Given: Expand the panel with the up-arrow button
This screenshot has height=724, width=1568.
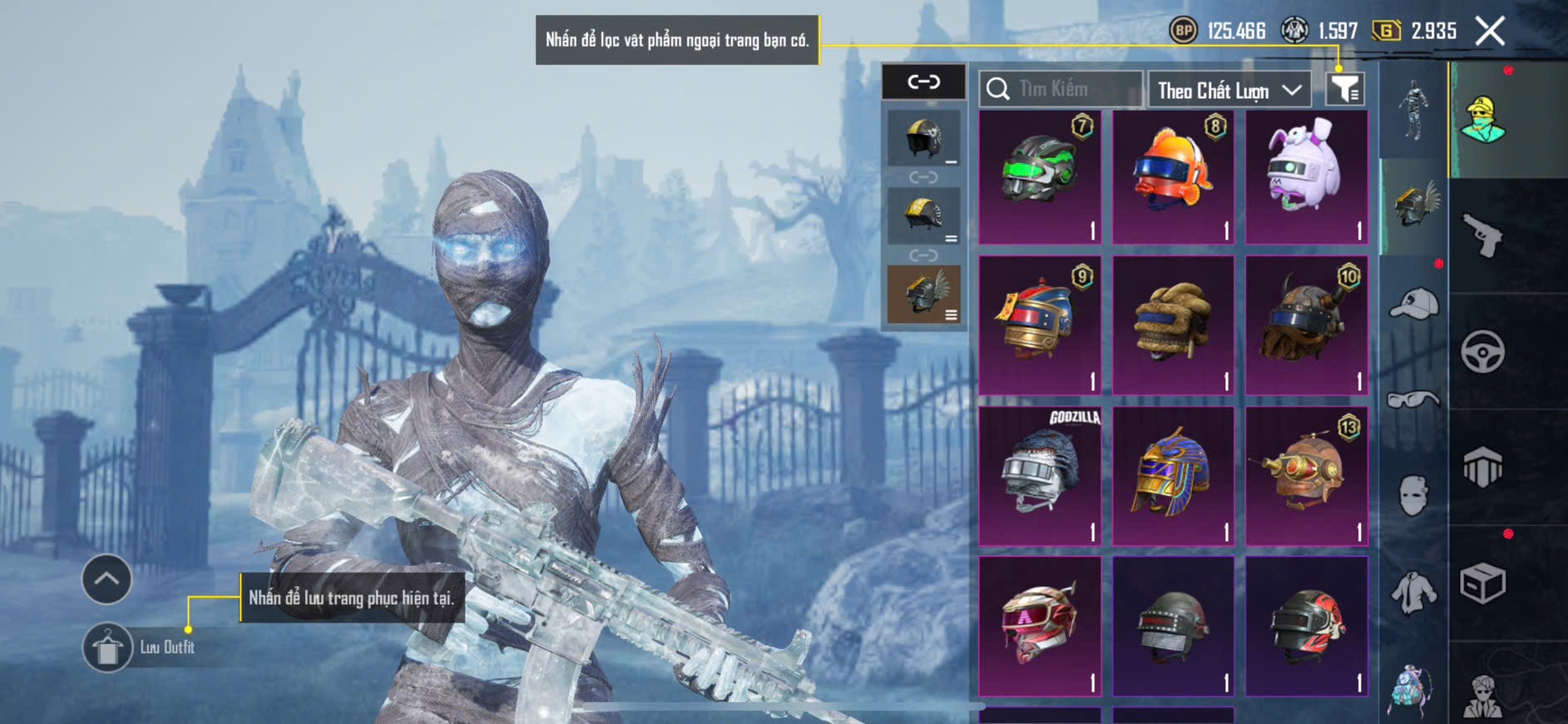Looking at the screenshot, I should 106,578.
